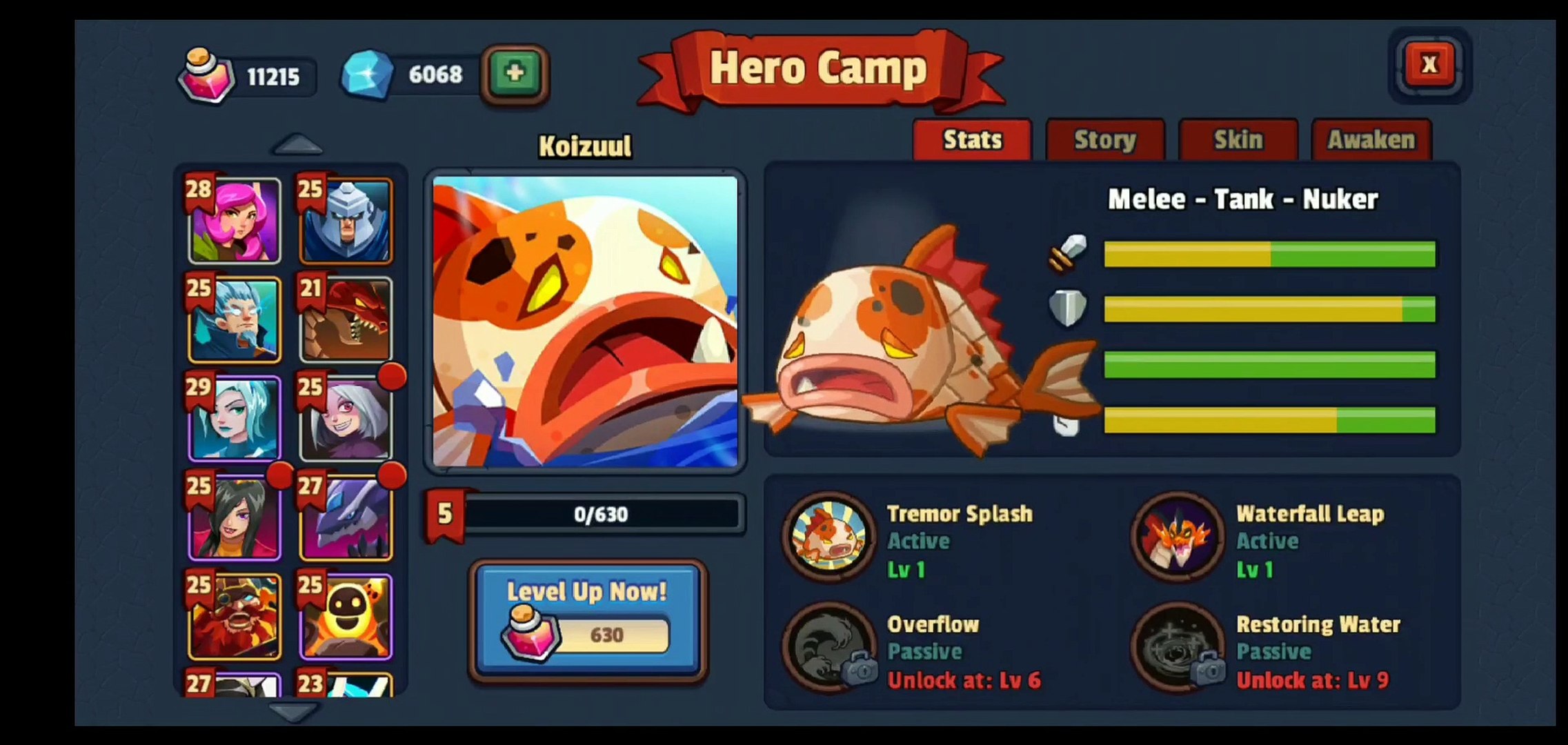Pick the red dragon level 21 hero
Viewport: 1568px width, 745px height.
pos(346,320)
